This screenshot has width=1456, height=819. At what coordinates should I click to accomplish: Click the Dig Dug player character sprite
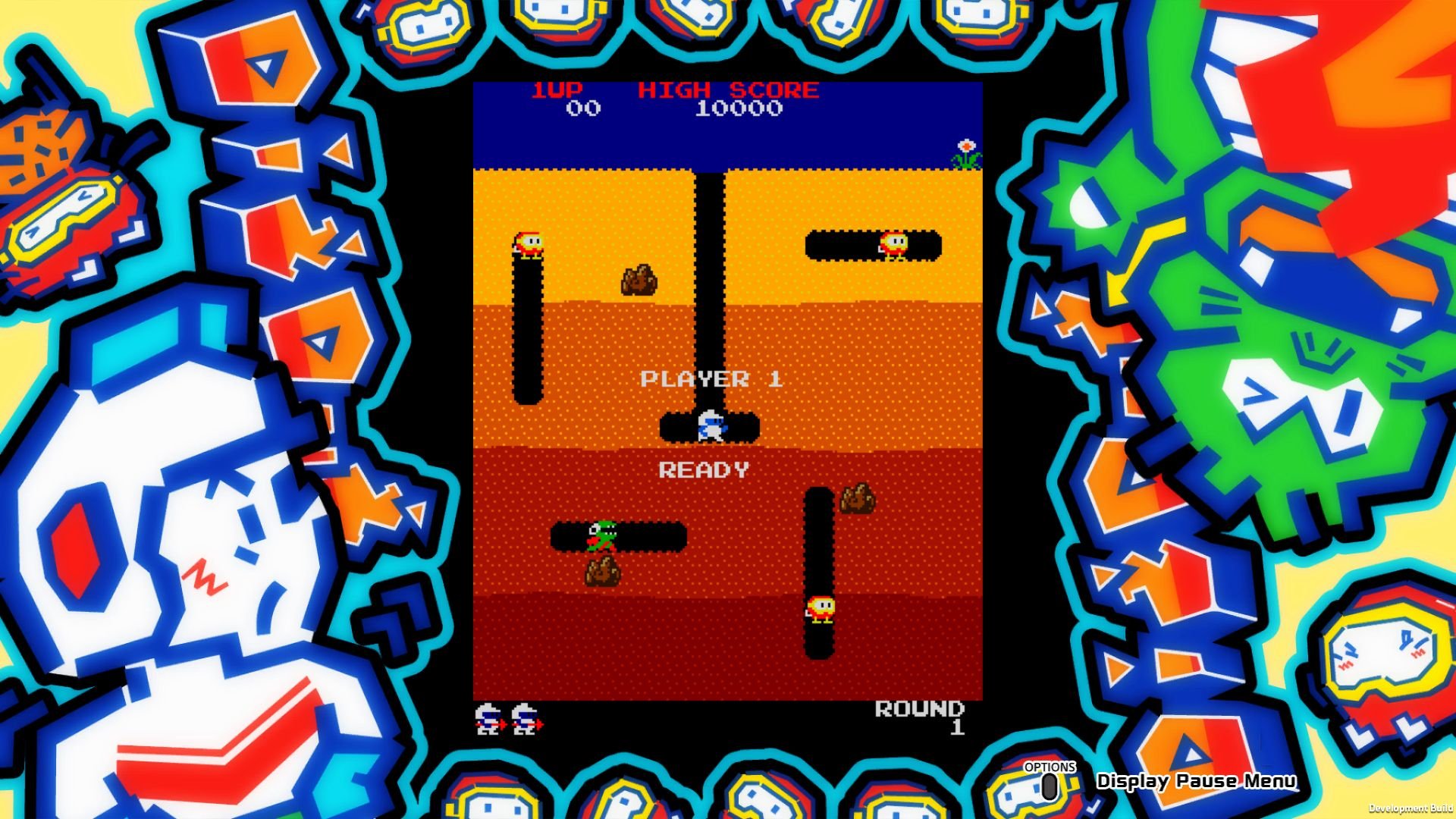(709, 427)
